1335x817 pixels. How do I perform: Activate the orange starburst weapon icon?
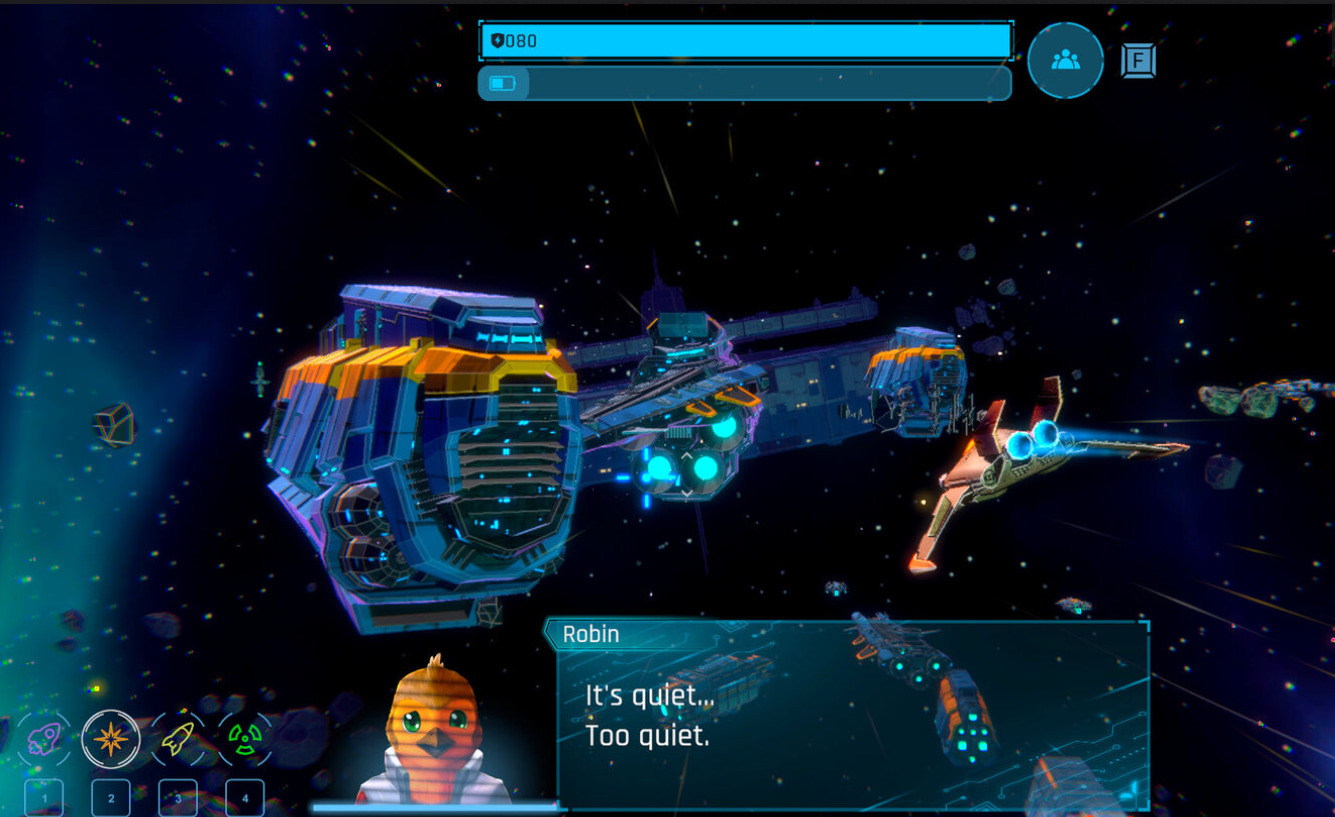pyautogui.click(x=111, y=739)
